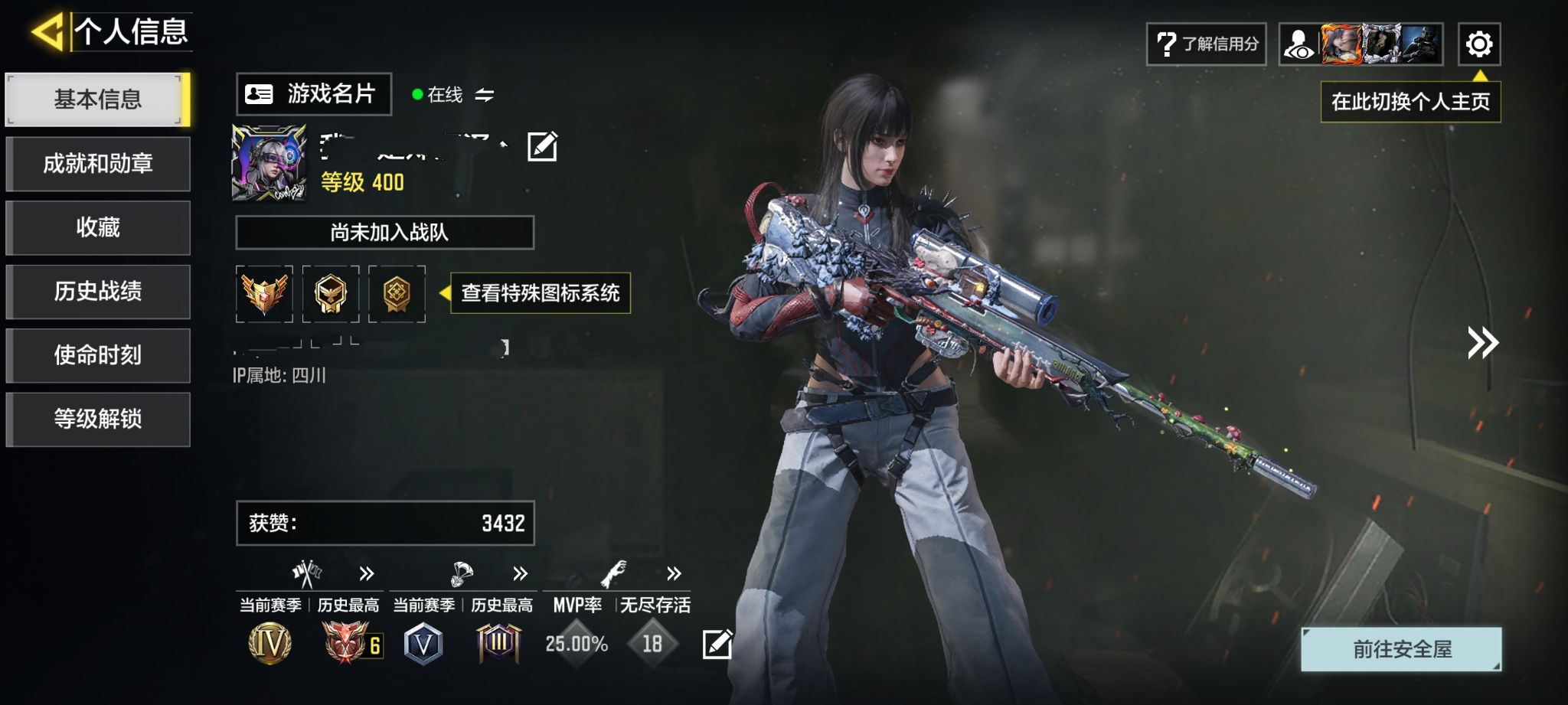Image resolution: width=1568 pixels, height=705 pixels.
Task: Select the winged red gem badge
Action: (x=264, y=294)
